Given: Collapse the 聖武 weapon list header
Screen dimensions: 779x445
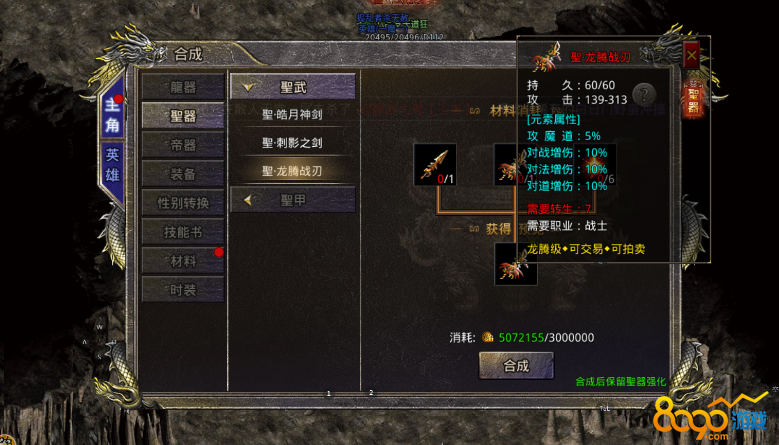Looking at the screenshot, I should [292, 87].
